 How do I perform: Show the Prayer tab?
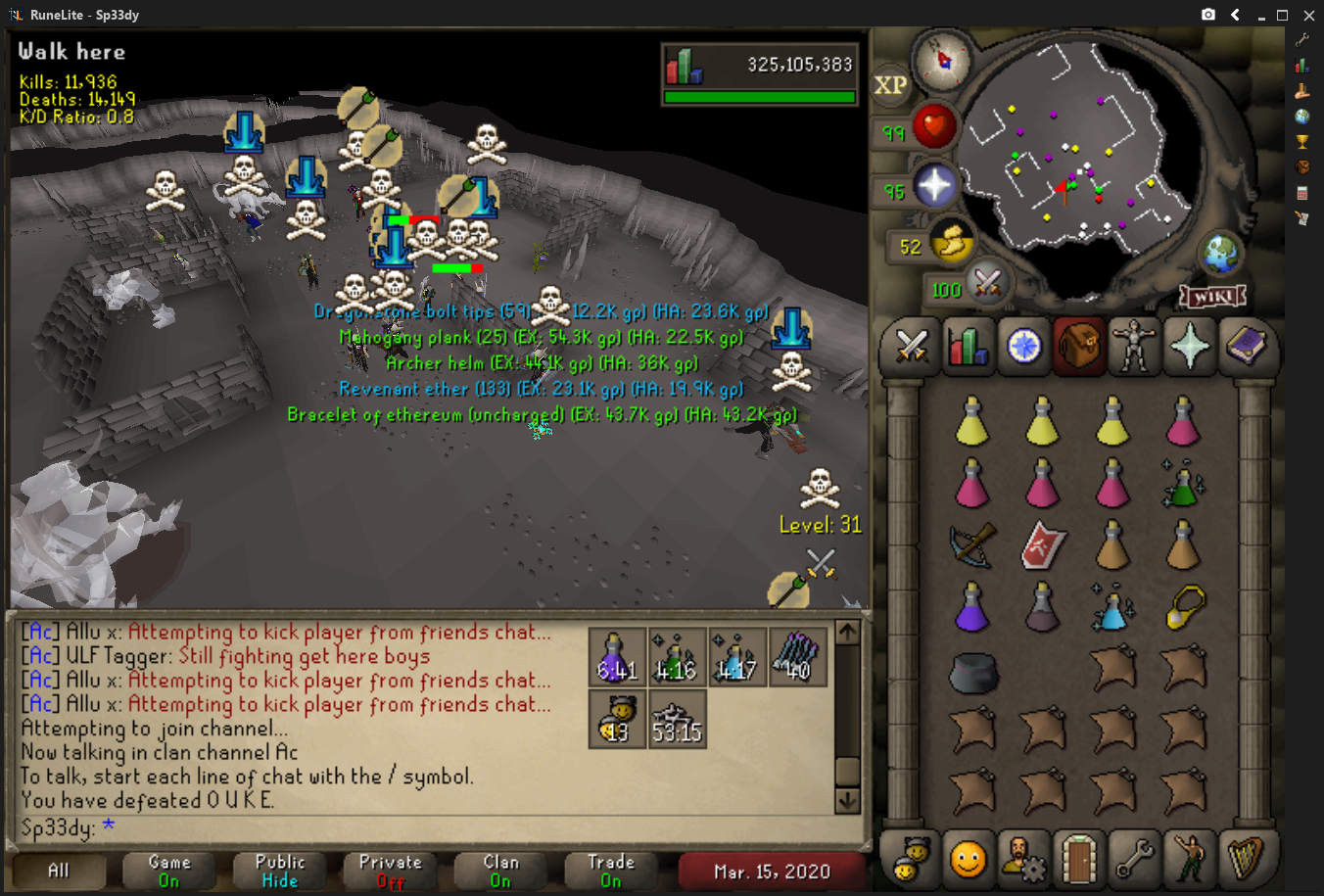(1190, 346)
